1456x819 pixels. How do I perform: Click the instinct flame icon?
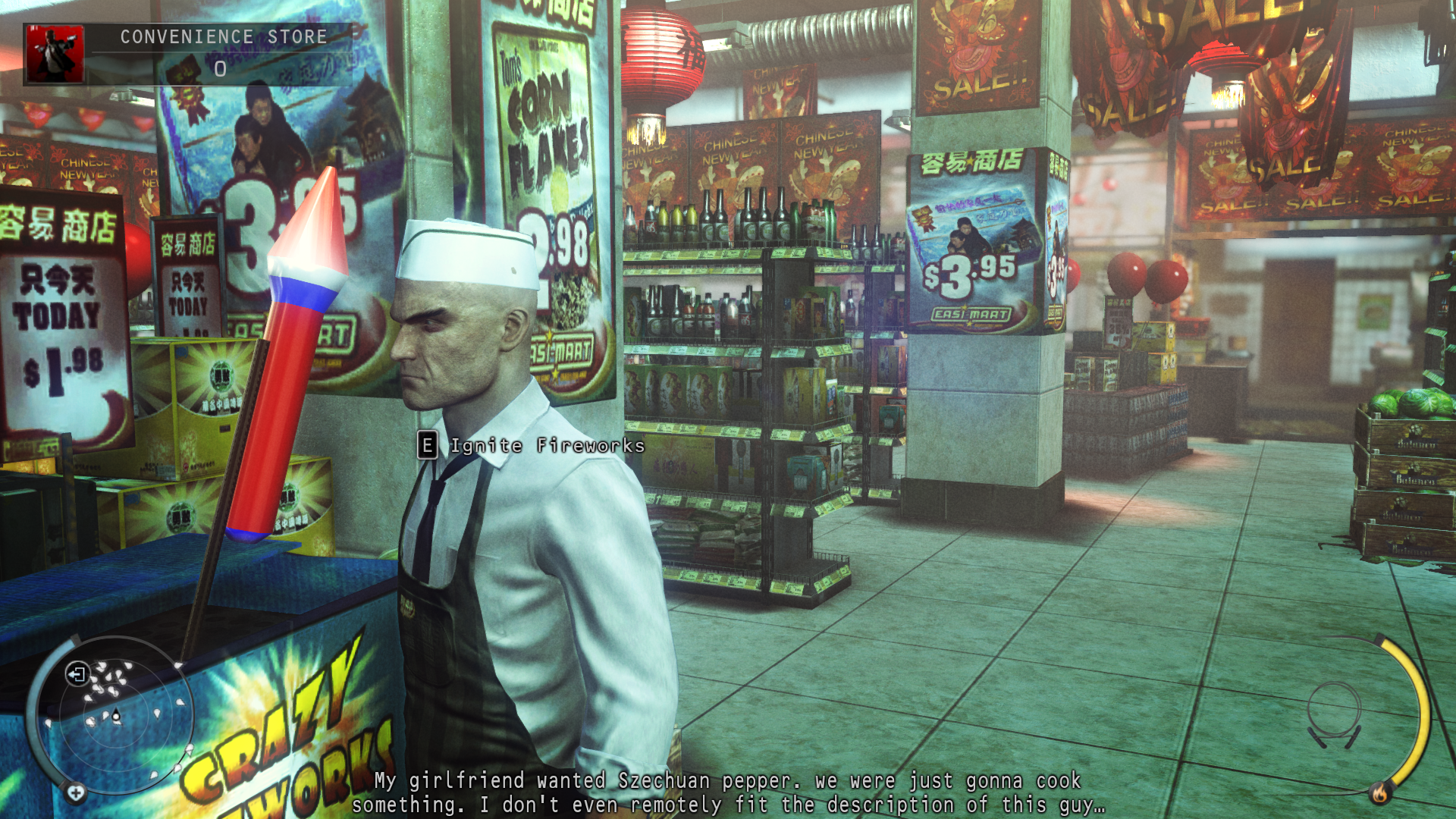pos(1379,793)
